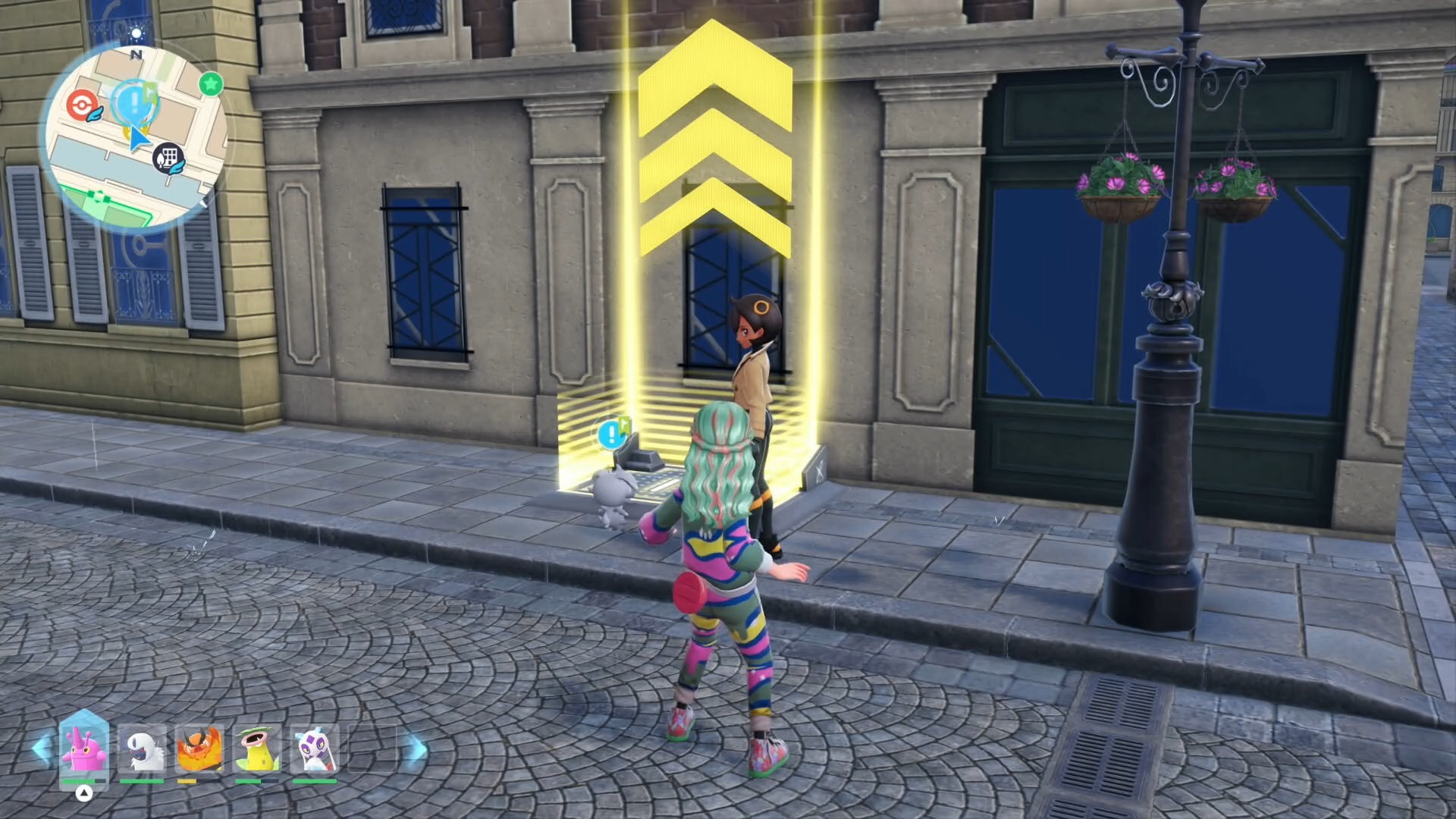Switch to Froslass in the party bar
1456x819 pixels.
click(x=315, y=749)
